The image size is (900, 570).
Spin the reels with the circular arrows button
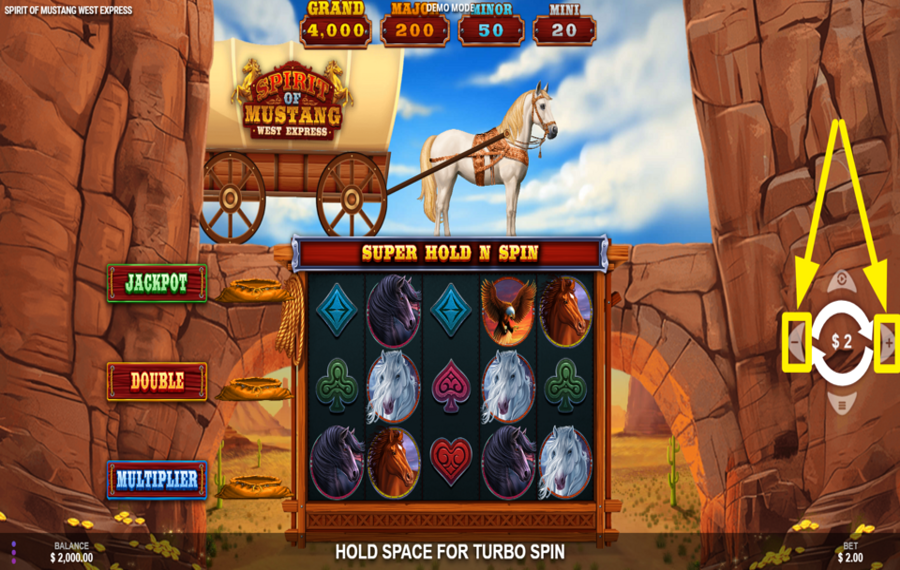tap(841, 342)
